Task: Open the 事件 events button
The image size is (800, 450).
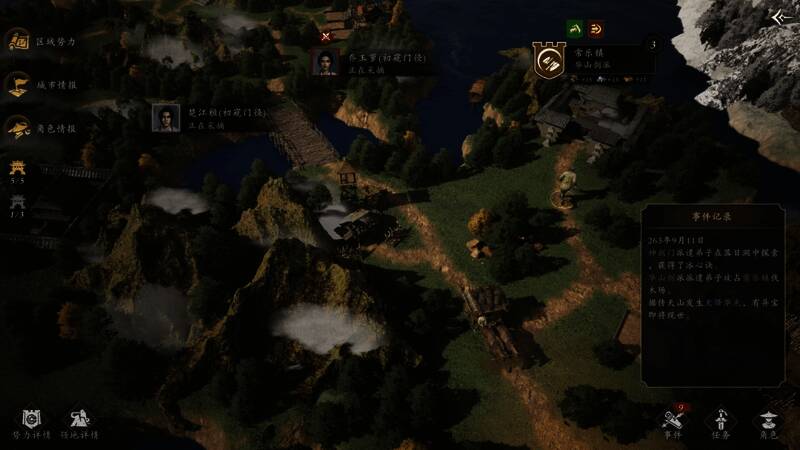Action: pos(674,423)
